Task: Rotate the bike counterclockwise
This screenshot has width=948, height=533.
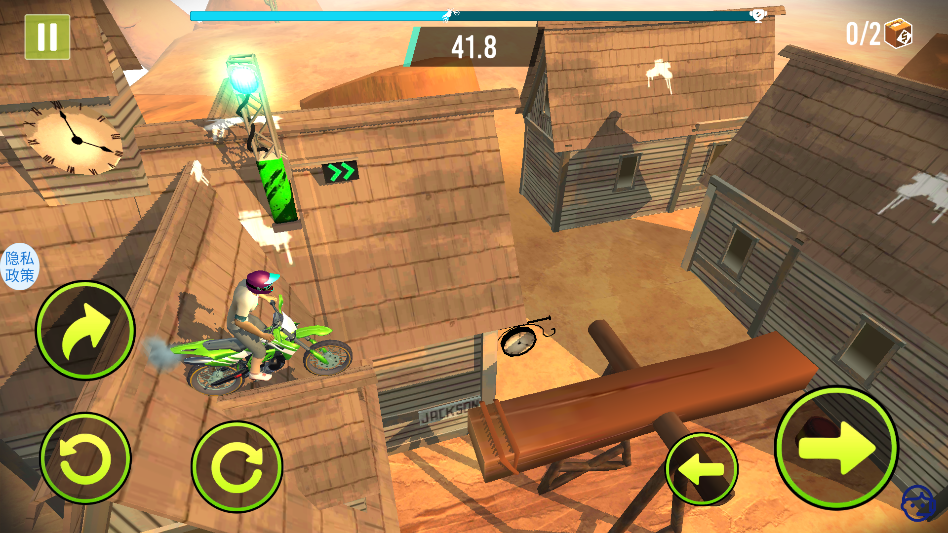Action: 85,459
